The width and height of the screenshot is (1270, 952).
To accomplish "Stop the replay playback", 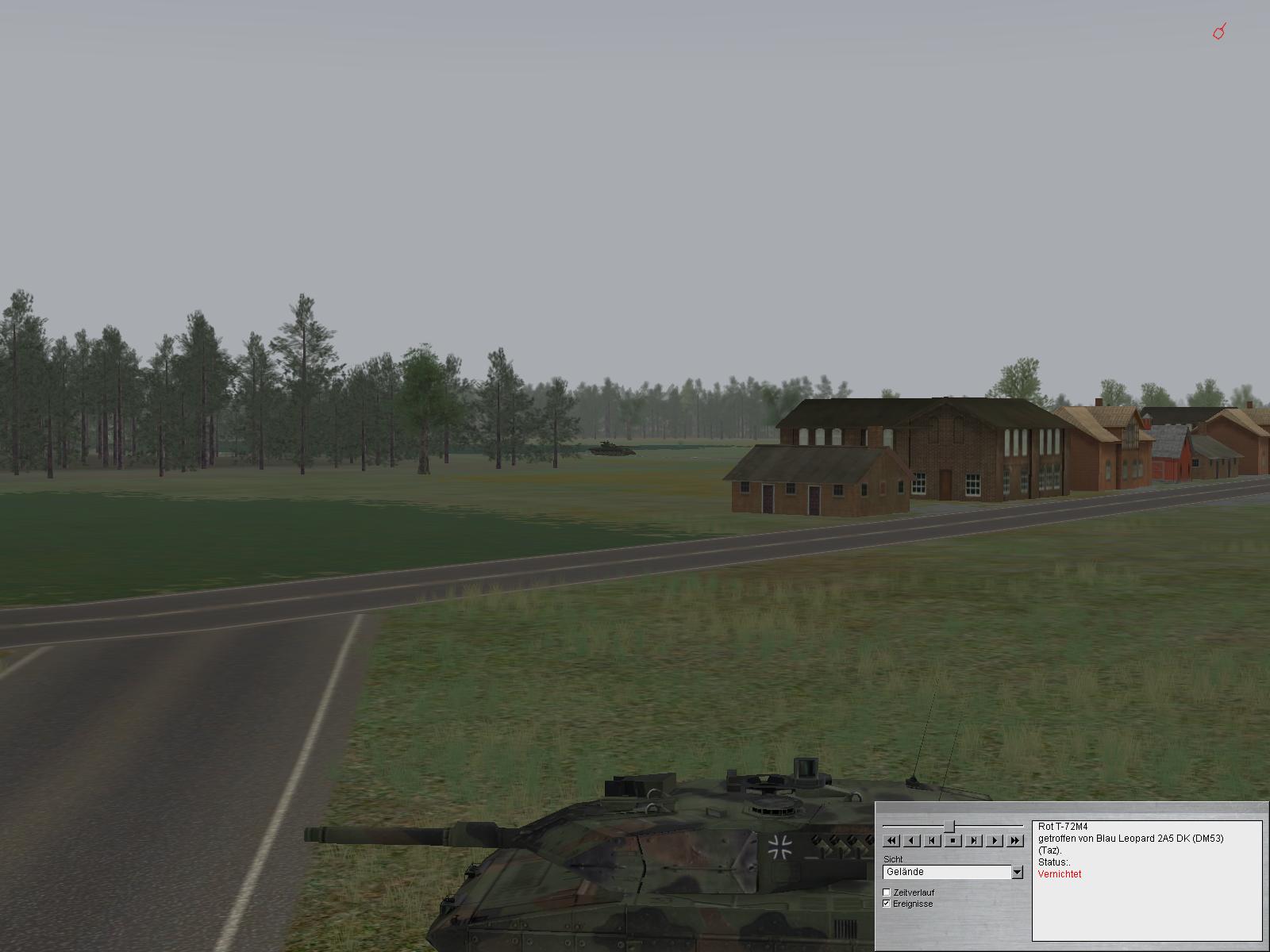I will tap(953, 840).
